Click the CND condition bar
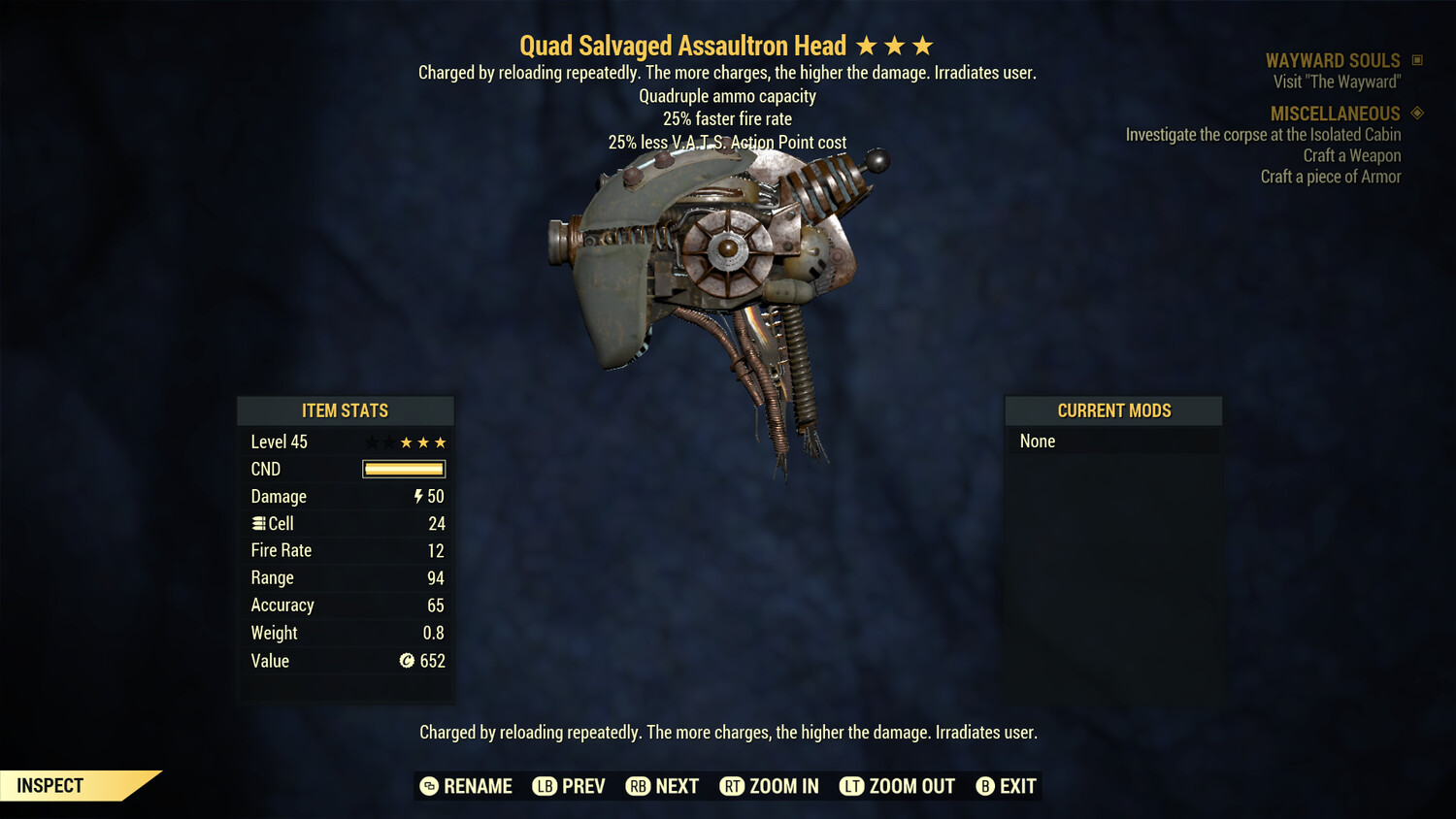Viewport: 1456px width, 819px height. click(x=401, y=469)
